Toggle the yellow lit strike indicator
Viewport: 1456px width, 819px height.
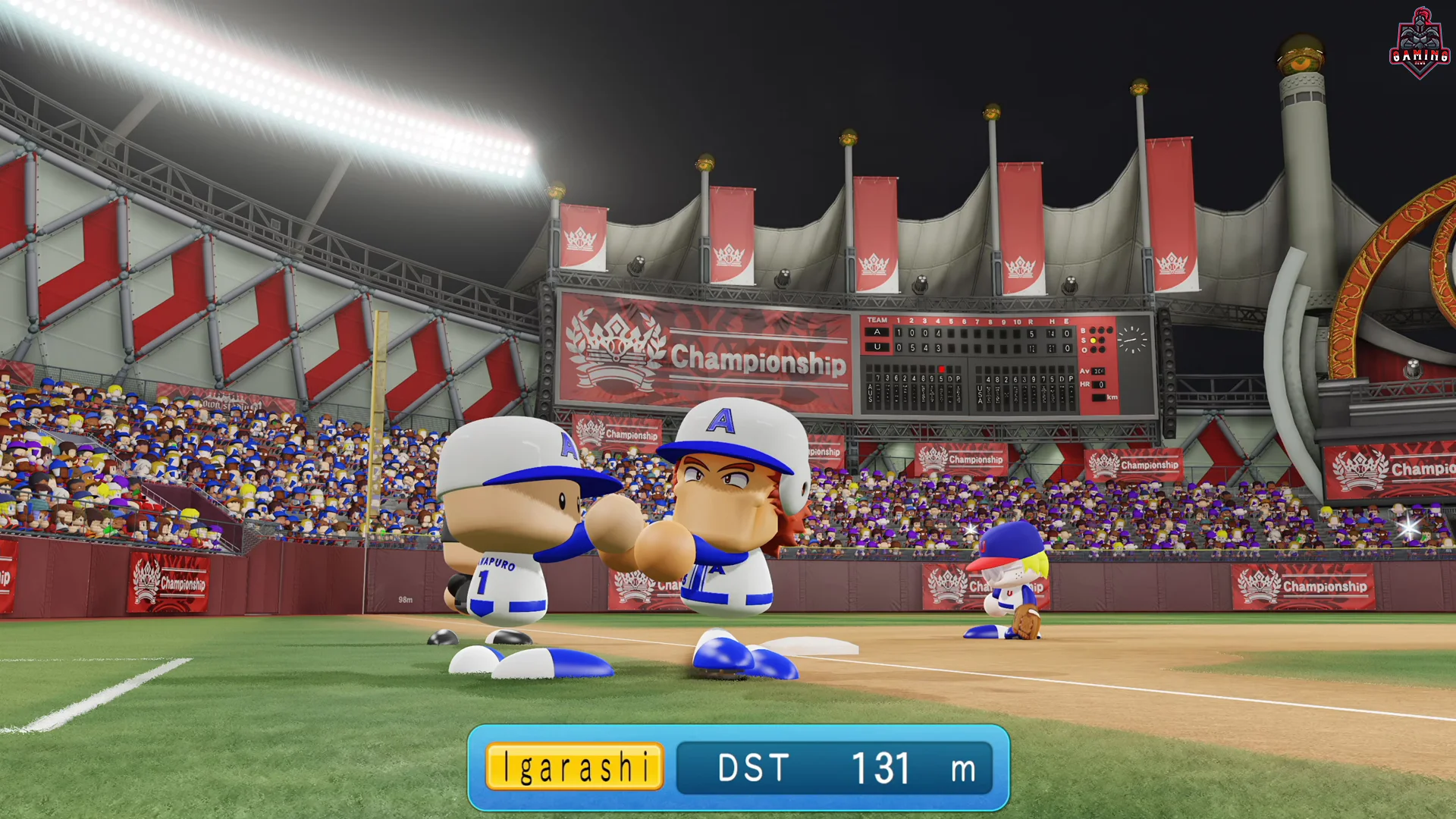coord(1093,340)
